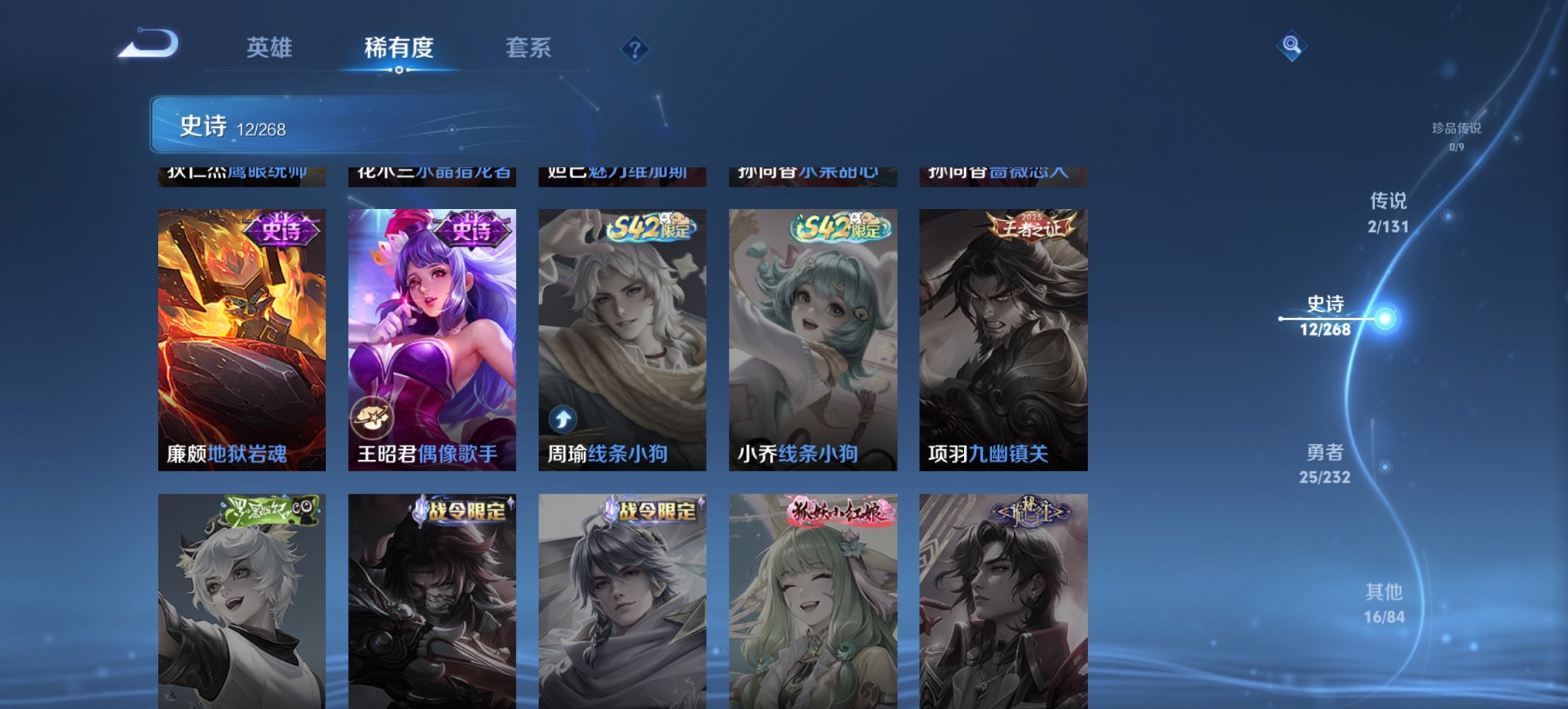
Task: Select the 王昭君偶像歌手 skin thumbnail
Action: pyautogui.click(x=430, y=321)
